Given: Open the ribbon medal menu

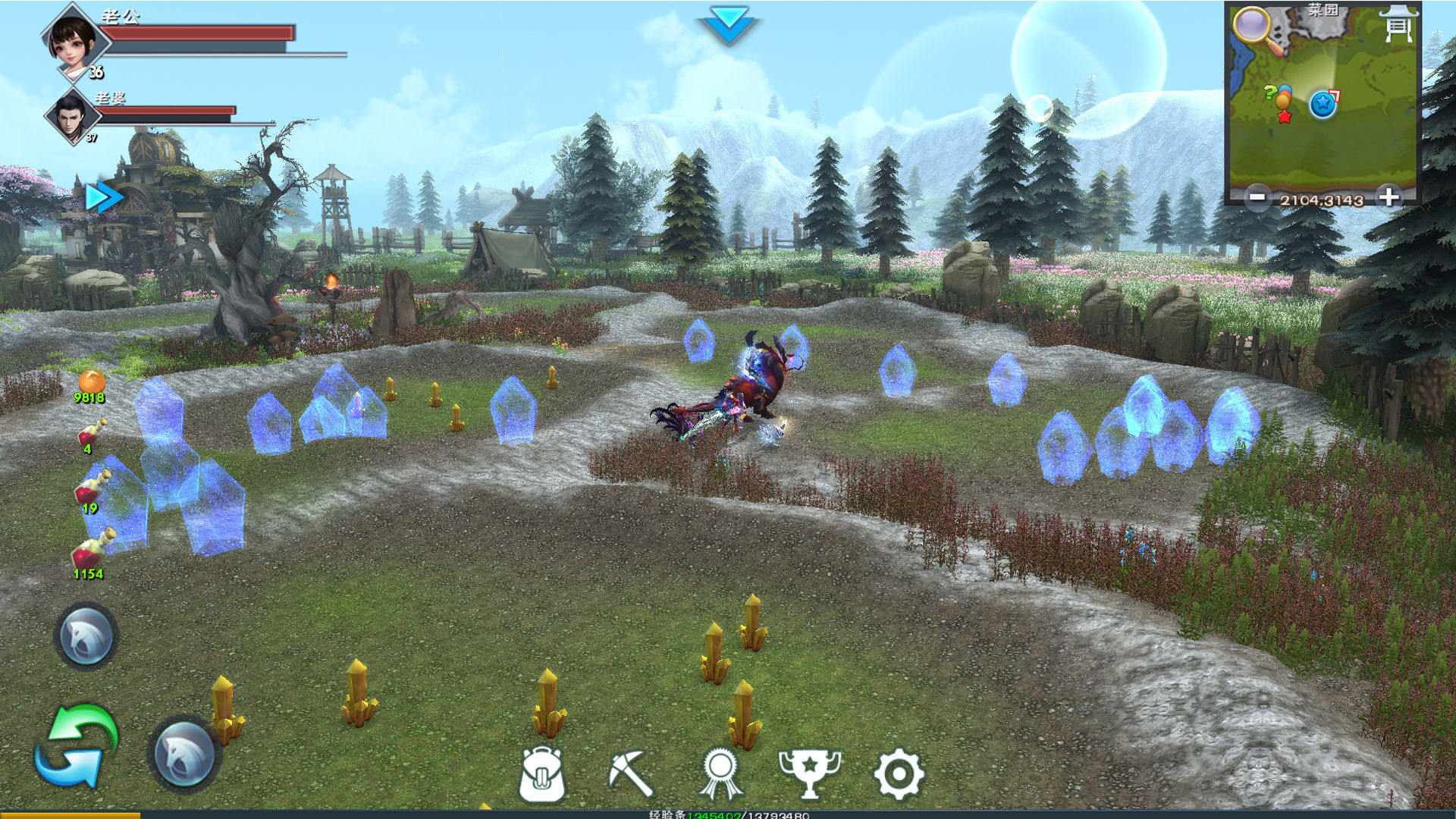Looking at the screenshot, I should (x=720, y=774).
